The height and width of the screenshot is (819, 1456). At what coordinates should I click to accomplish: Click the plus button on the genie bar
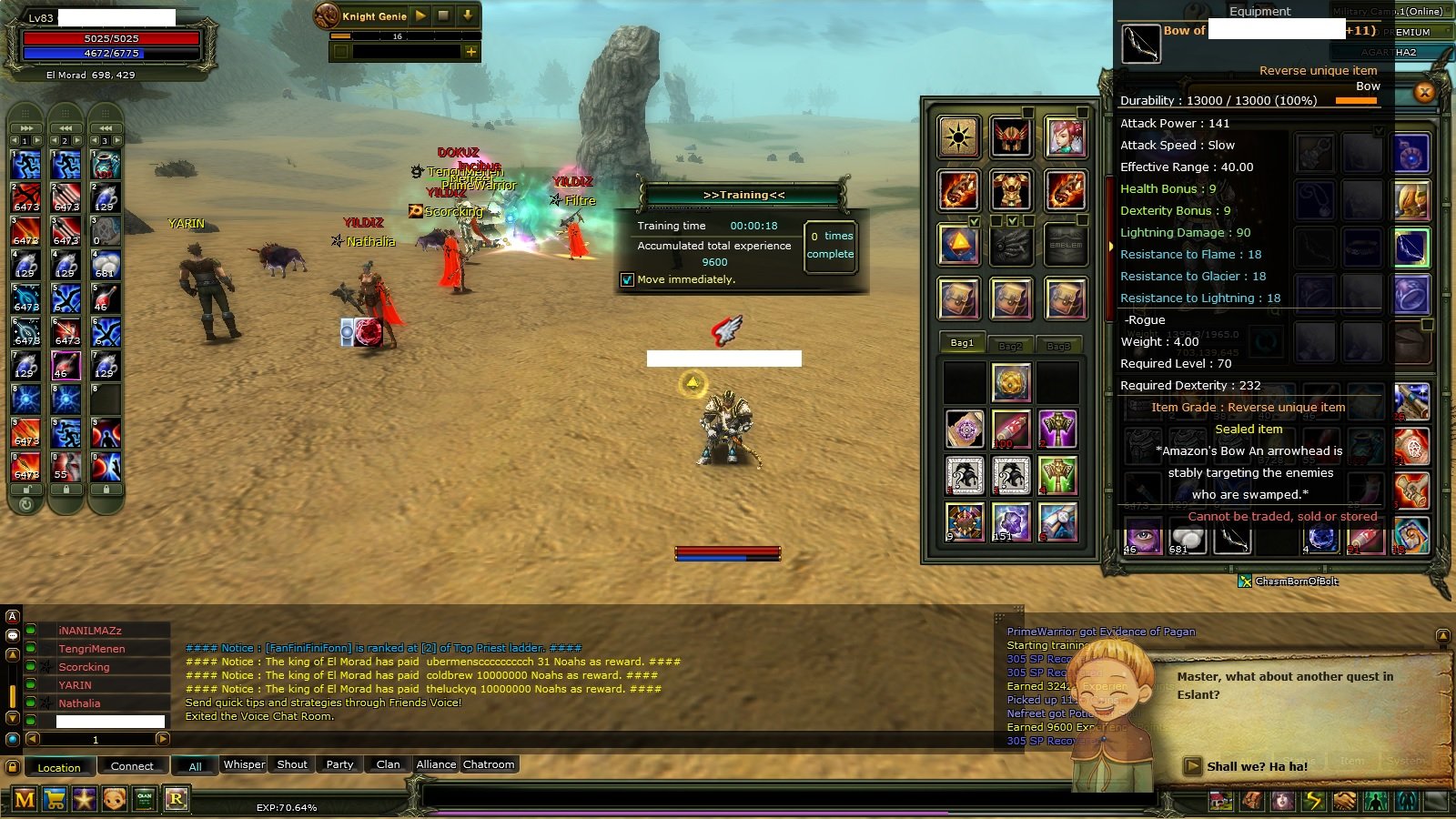pyautogui.click(x=470, y=52)
